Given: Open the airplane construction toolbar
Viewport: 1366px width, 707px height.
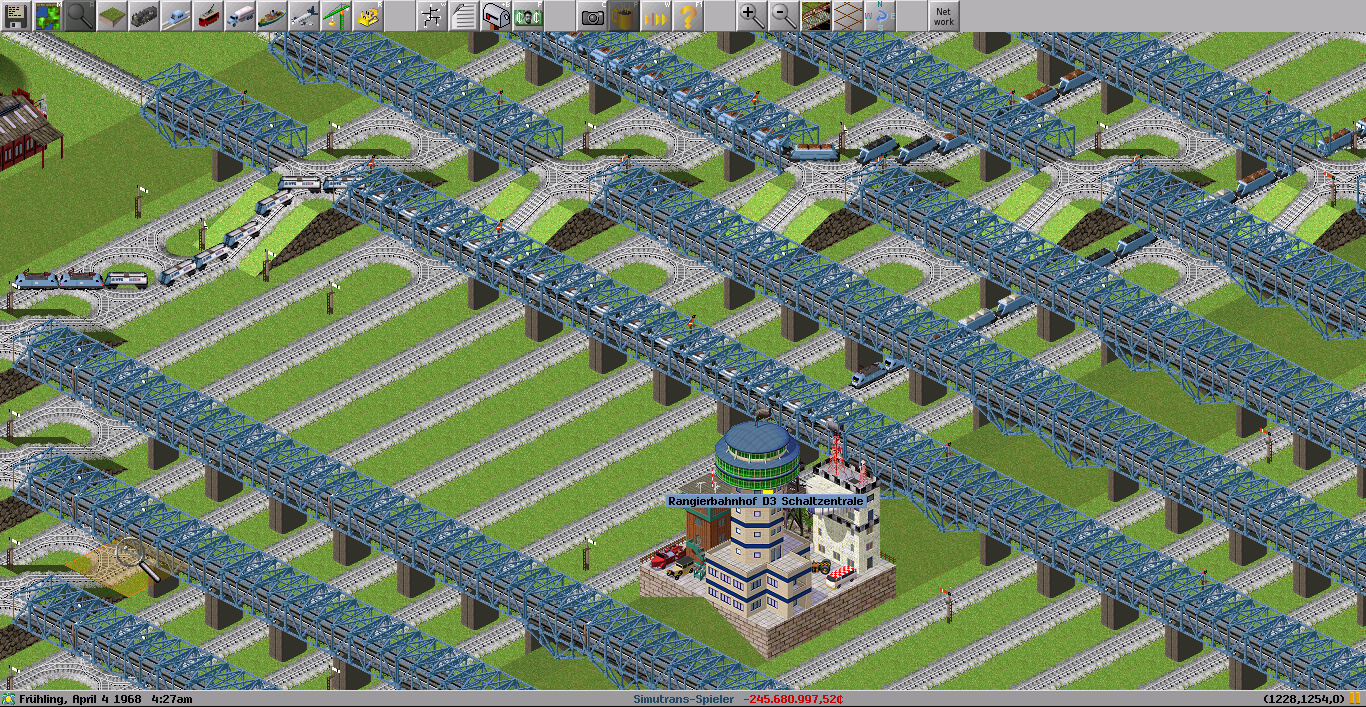Looking at the screenshot, I should point(304,16).
